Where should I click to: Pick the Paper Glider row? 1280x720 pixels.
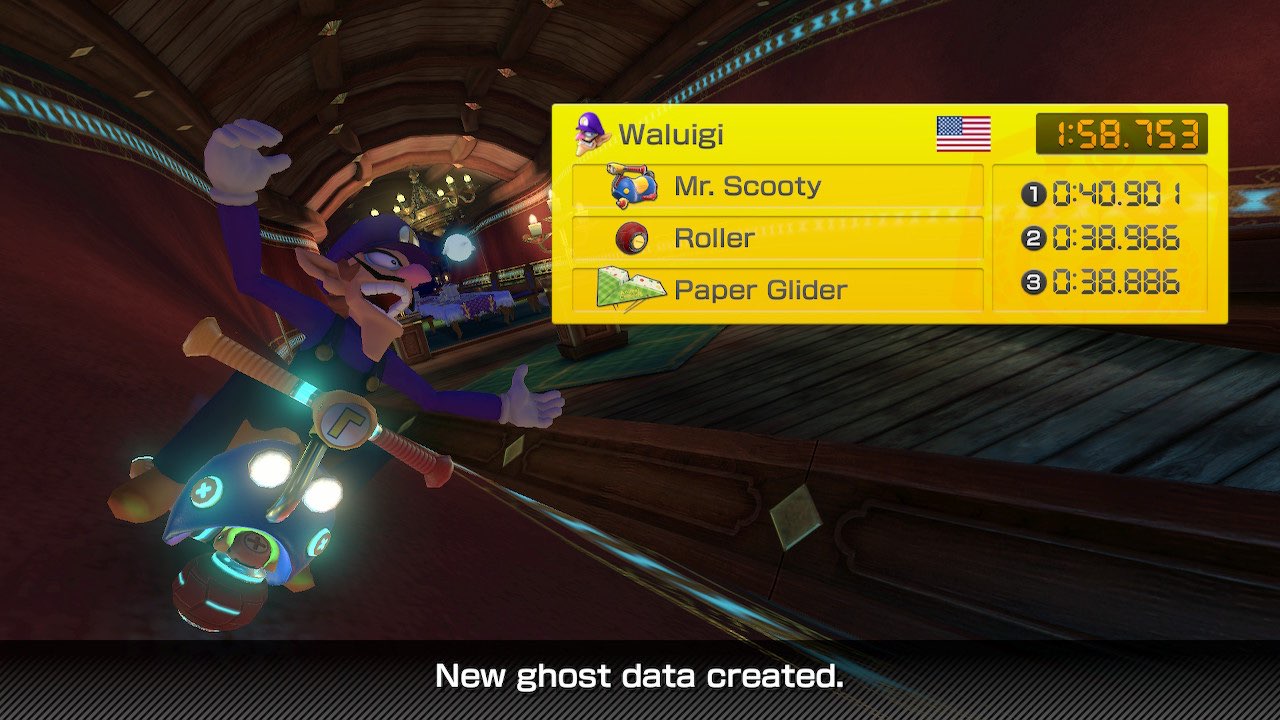coord(776,291)
